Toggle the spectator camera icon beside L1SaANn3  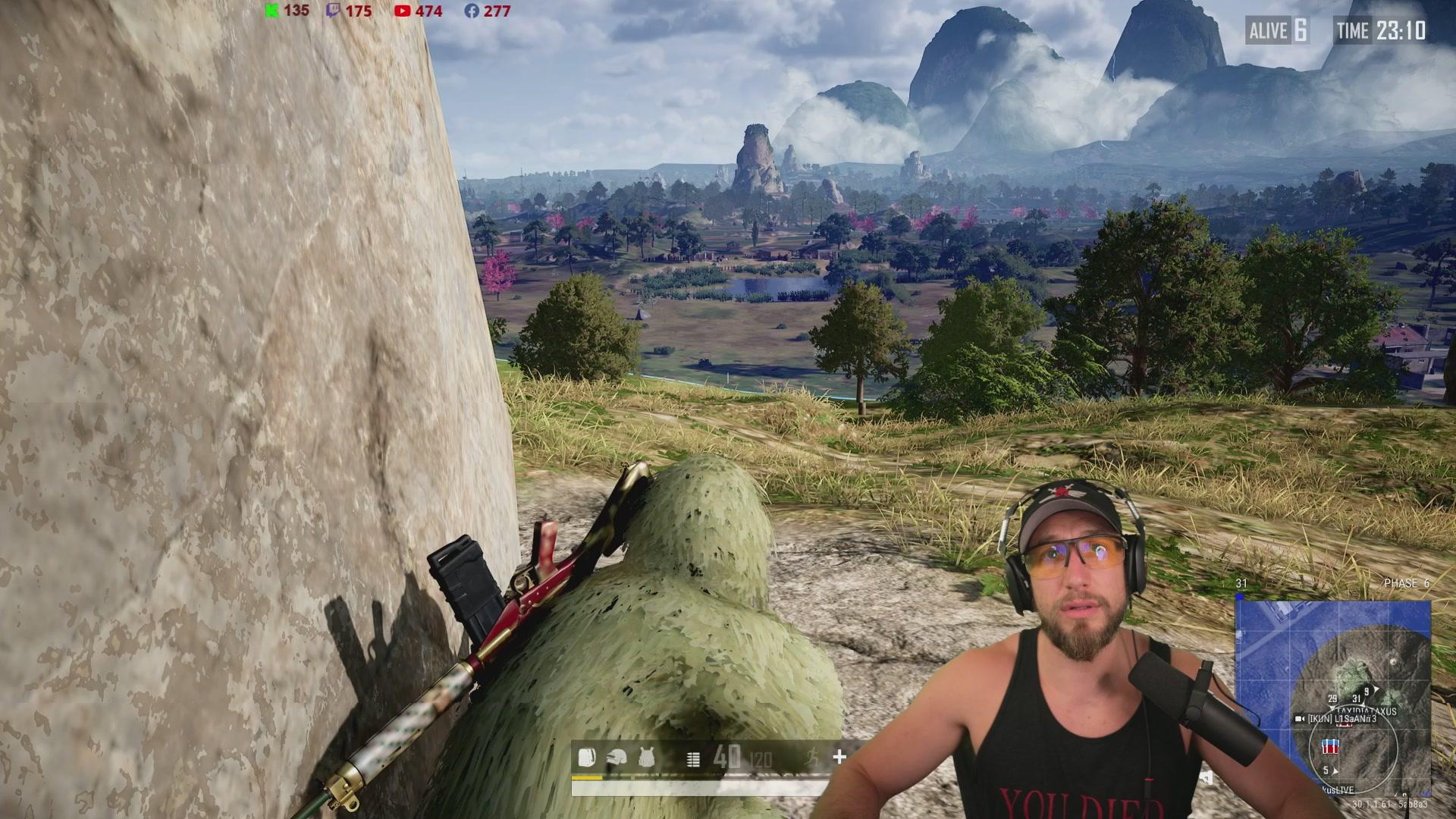[x=1299, y=718]
